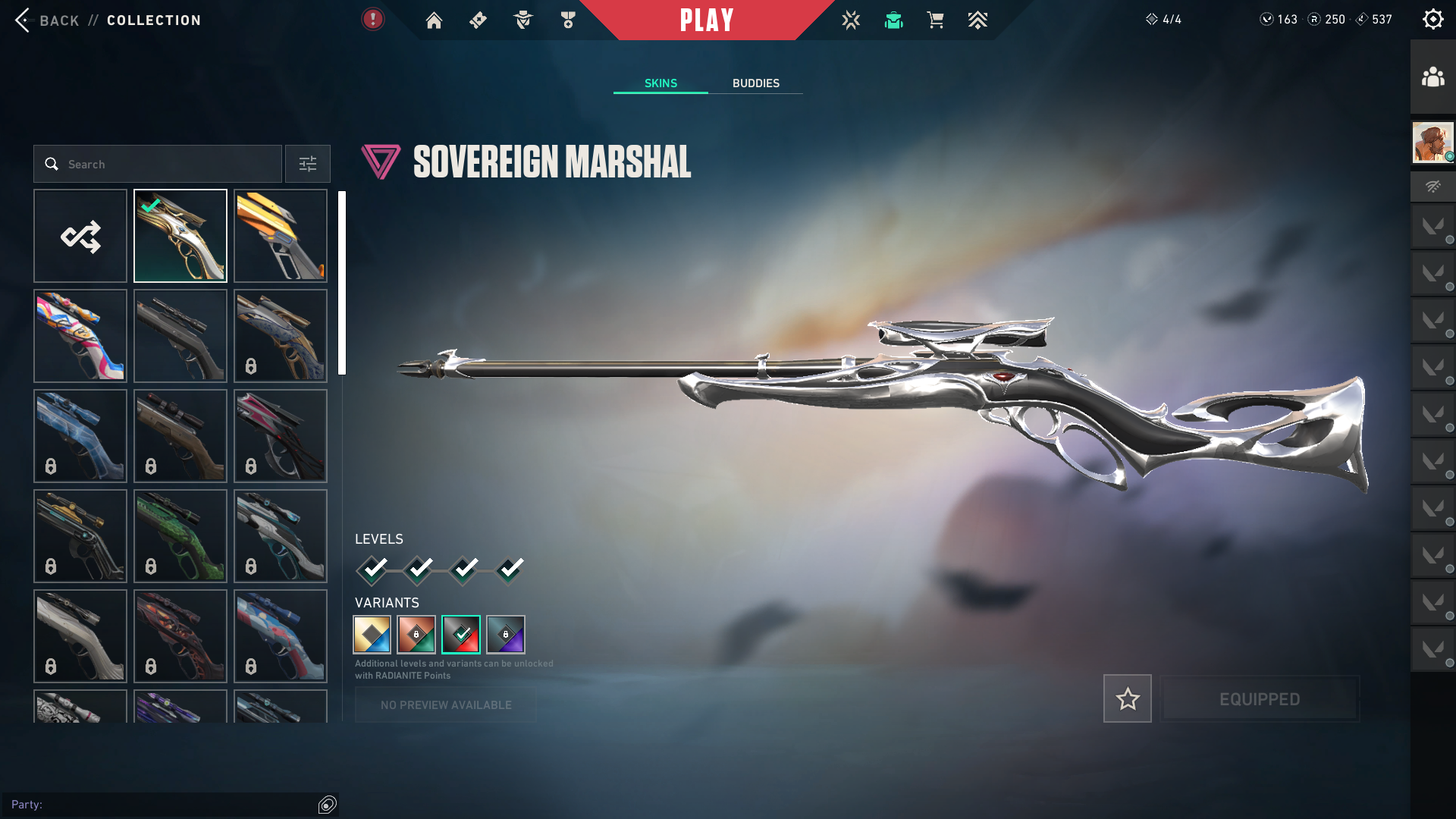Viewport: 1456px width, 819px height.
Task: Choose the random skin shuffle tile
Action: [80, 237]
